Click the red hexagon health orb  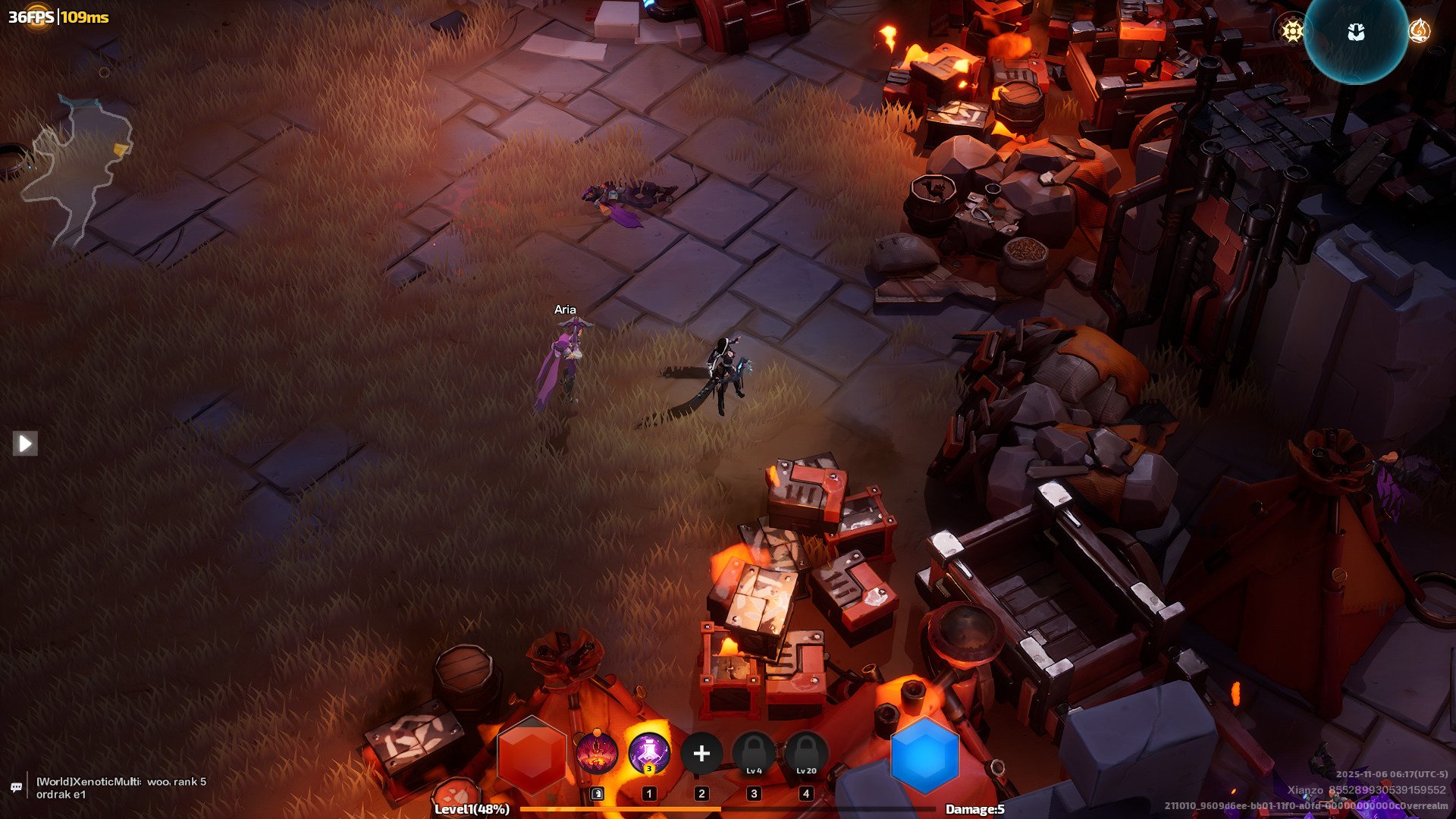(x=532, y=755)
